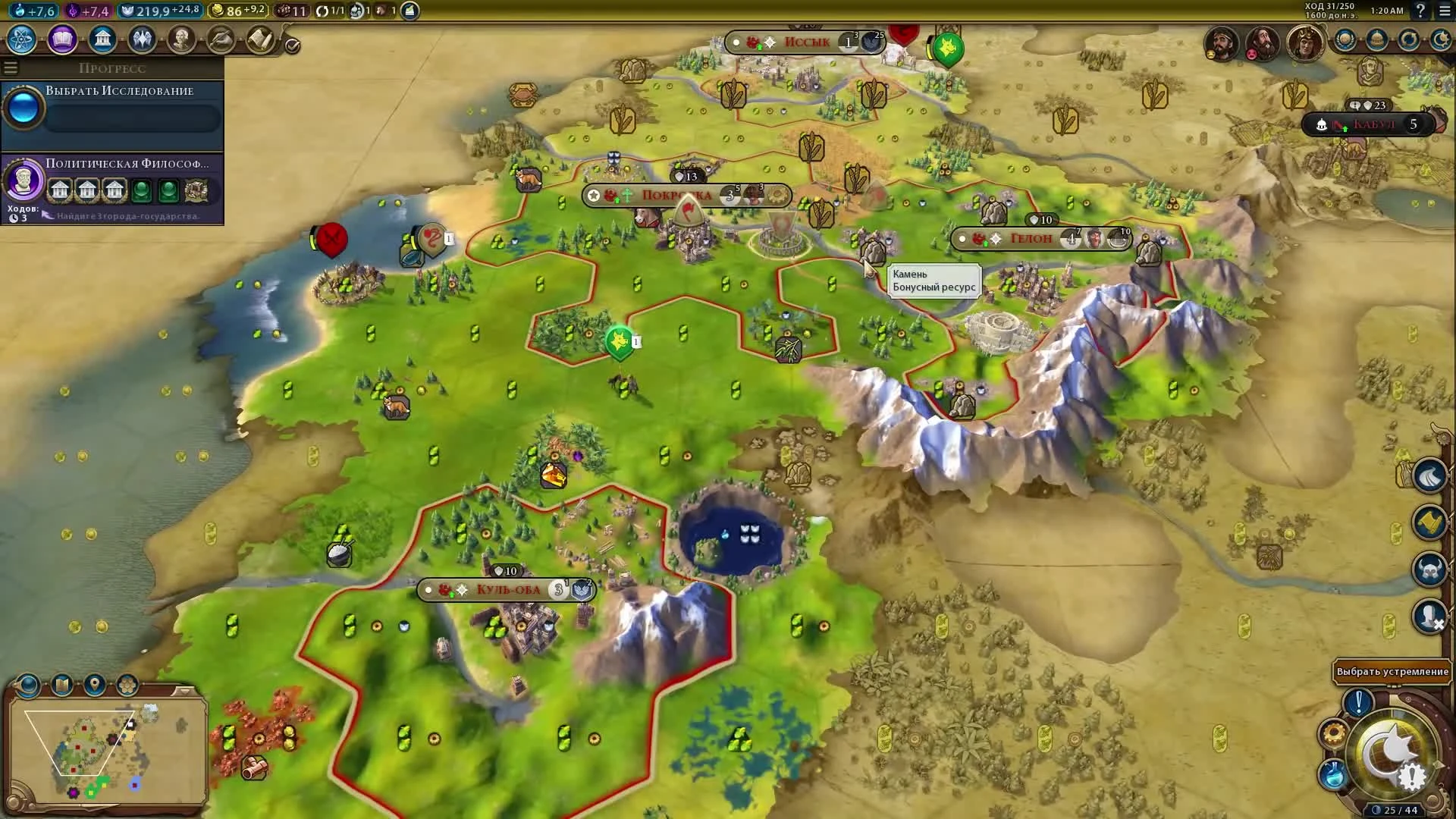Open the technology tree via the atom icon
Screen dimensions: 1456x819
pos(20,40)
